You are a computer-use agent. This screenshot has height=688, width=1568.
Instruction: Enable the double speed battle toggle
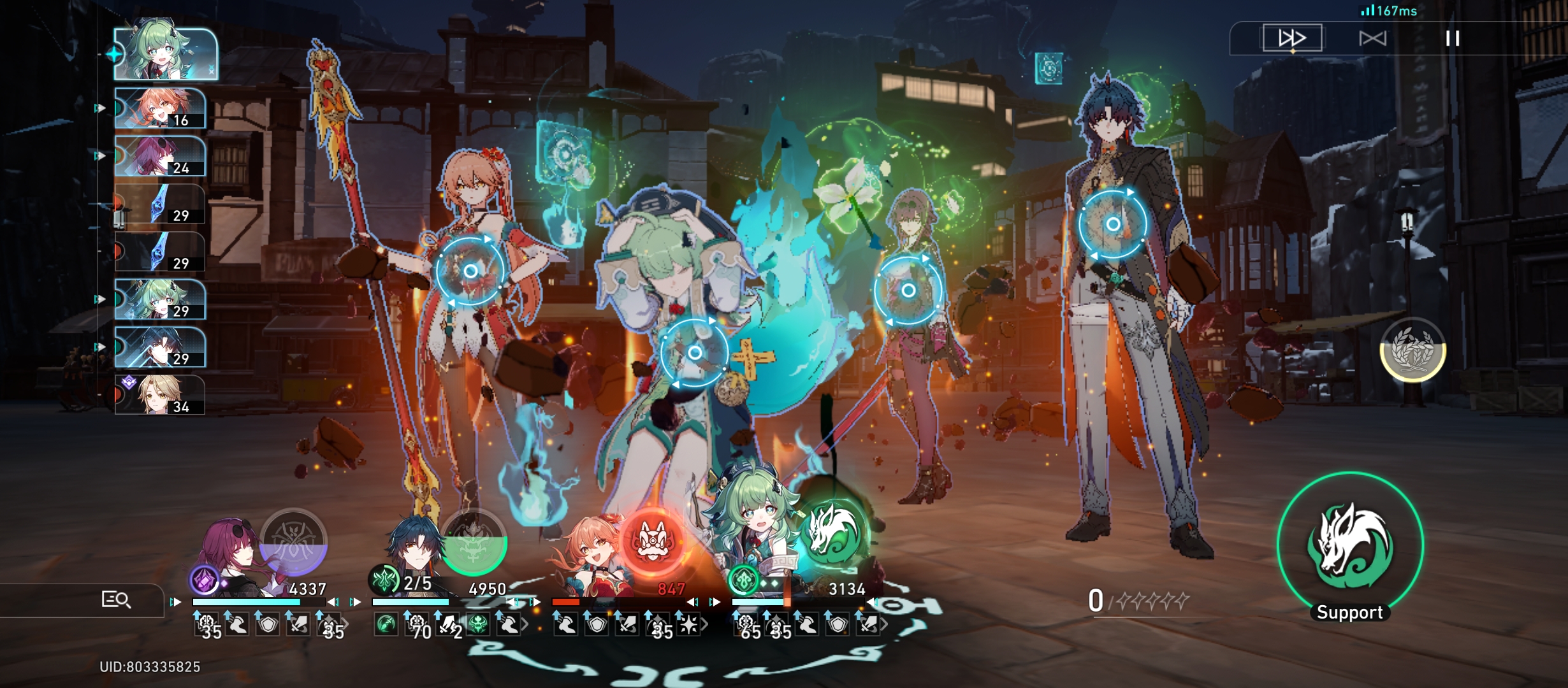click(1372, 38)
